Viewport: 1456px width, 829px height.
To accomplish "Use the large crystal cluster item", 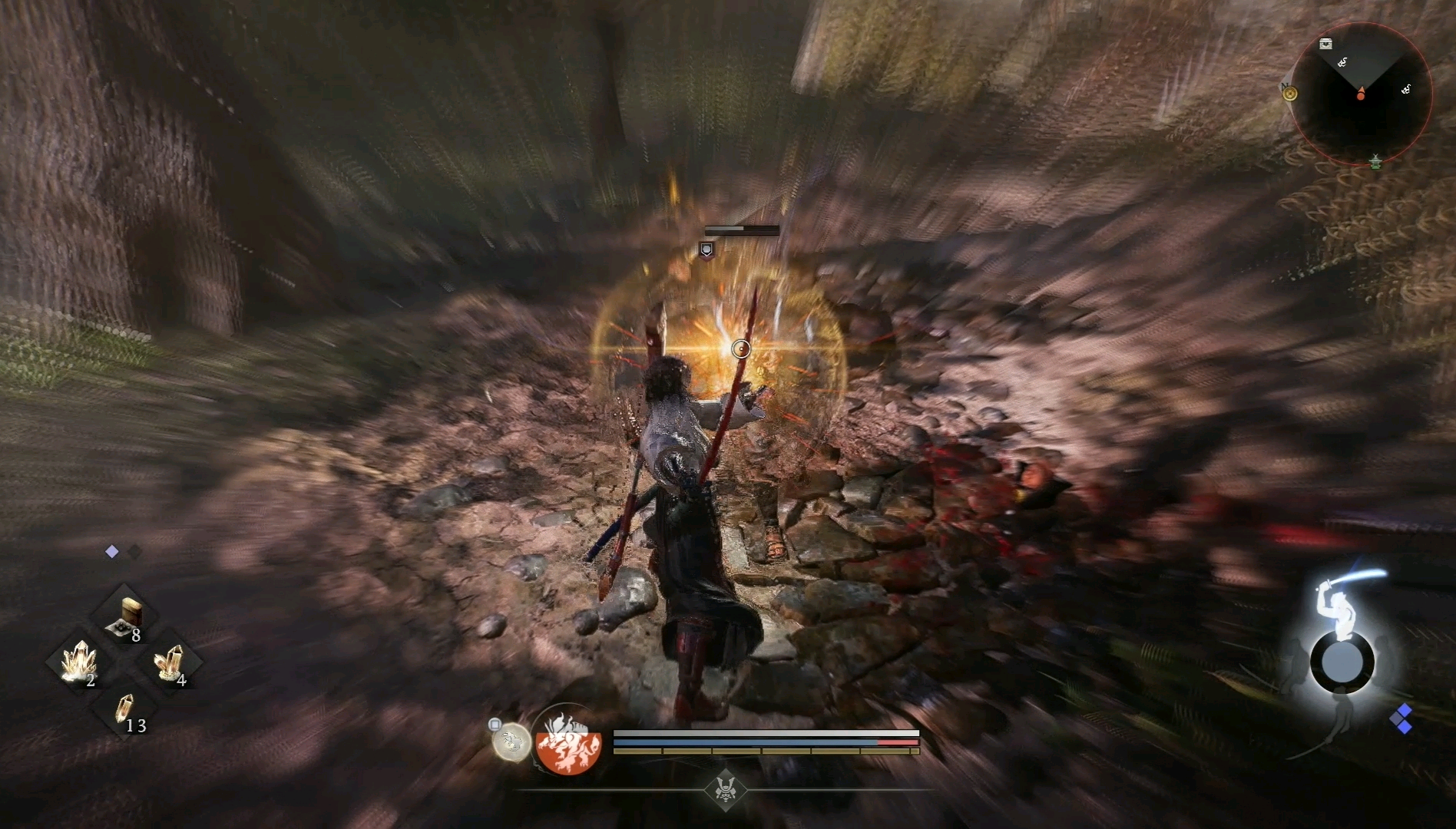I will tap(79, 662).
